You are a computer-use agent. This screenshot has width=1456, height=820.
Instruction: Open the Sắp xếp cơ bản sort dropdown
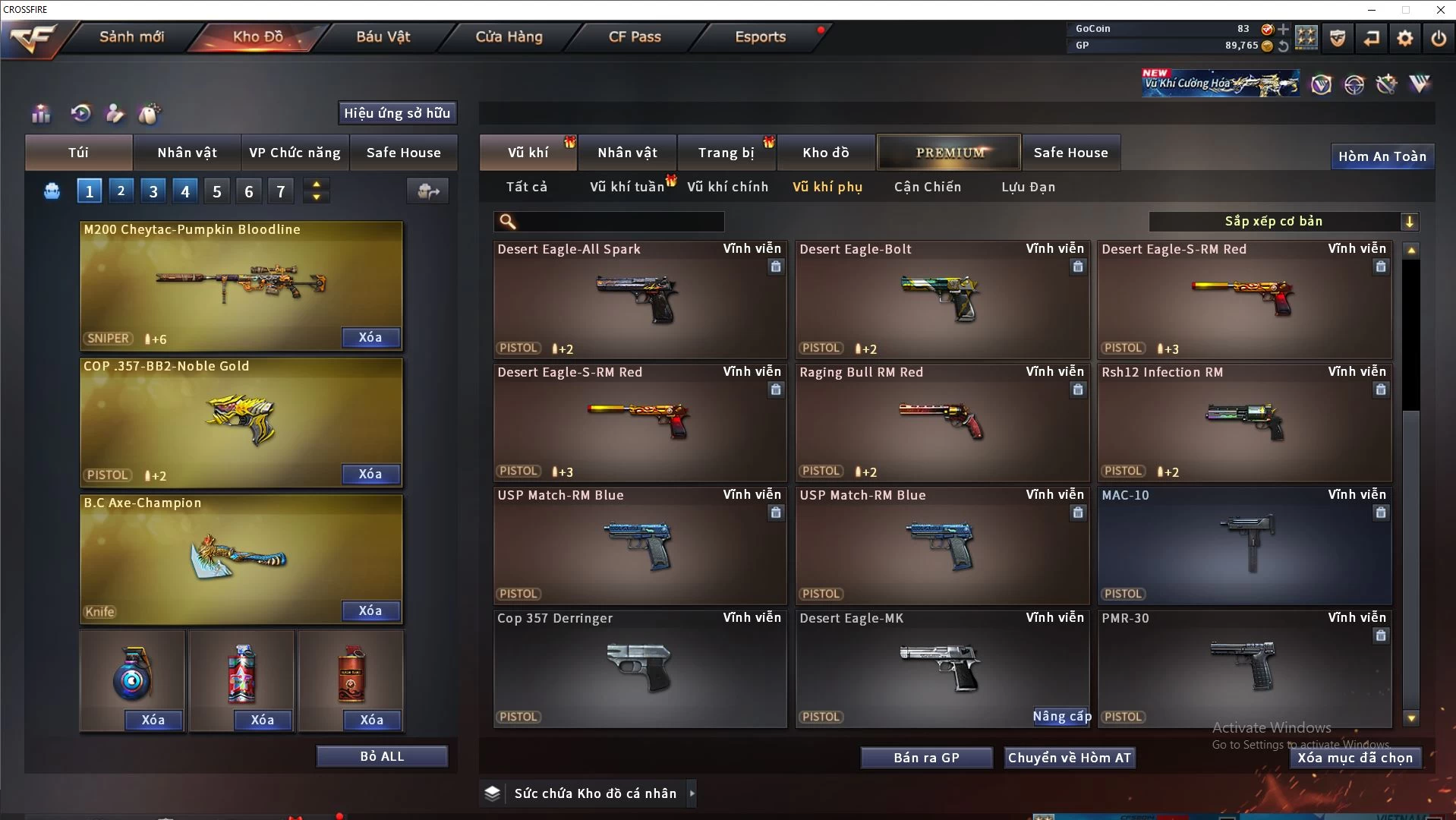(1283, 221)
